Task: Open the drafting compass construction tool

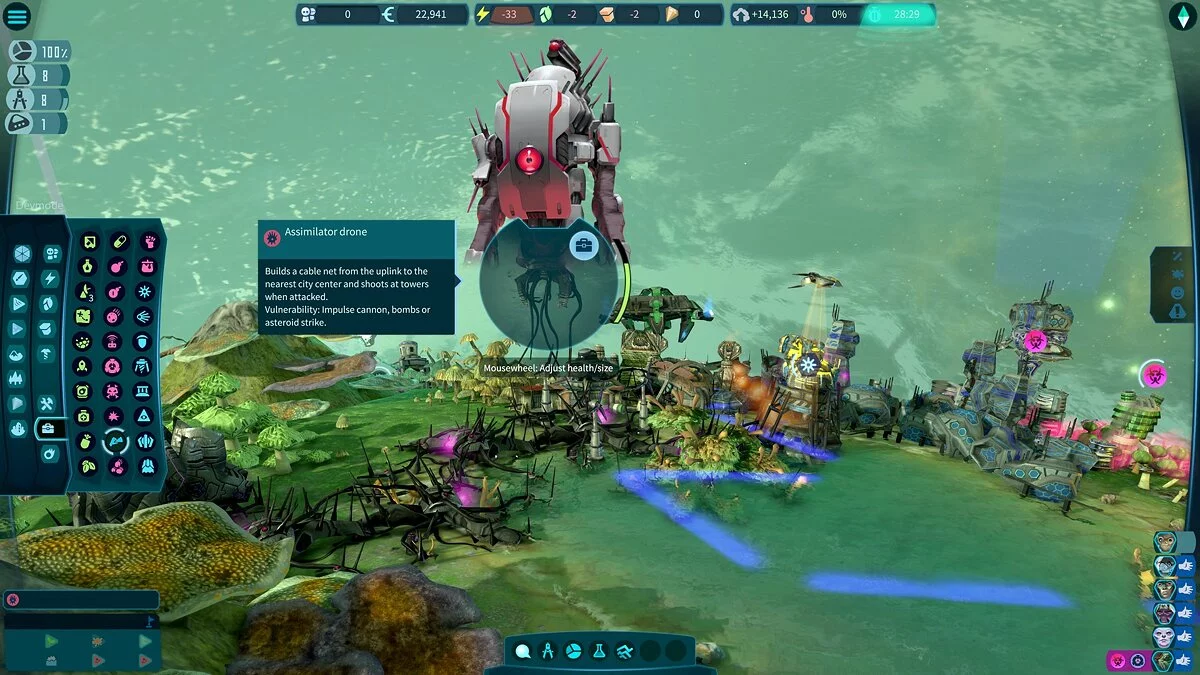Action: [x=548, y=651]
